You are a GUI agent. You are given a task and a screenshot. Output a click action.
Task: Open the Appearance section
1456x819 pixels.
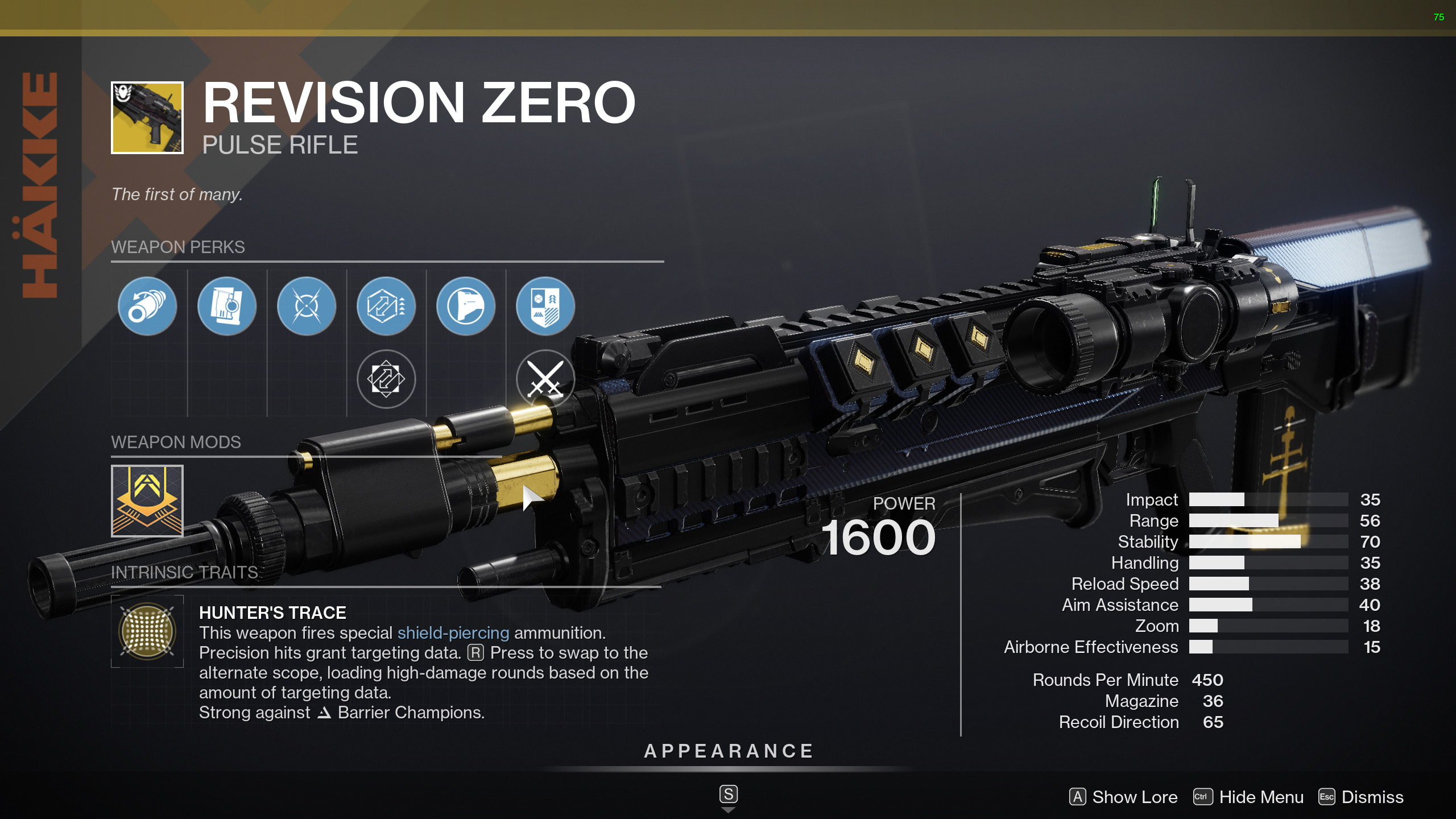[x=729, y=751]
